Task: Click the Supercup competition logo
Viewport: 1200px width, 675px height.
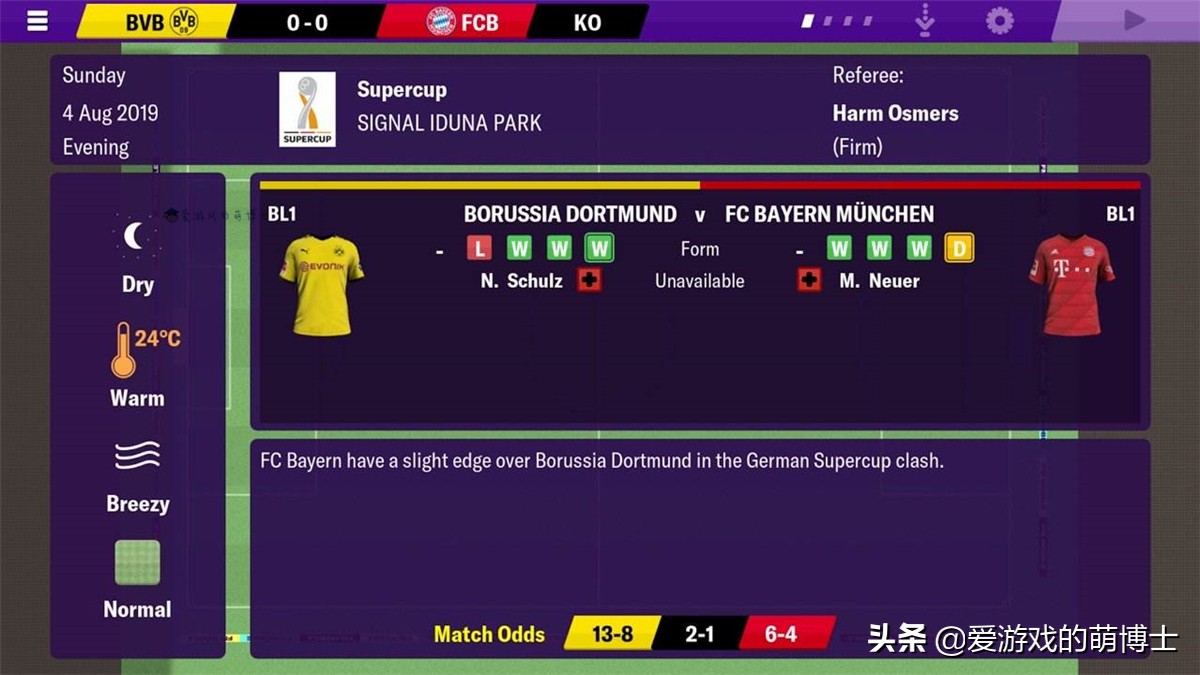Action: [307, 110]
